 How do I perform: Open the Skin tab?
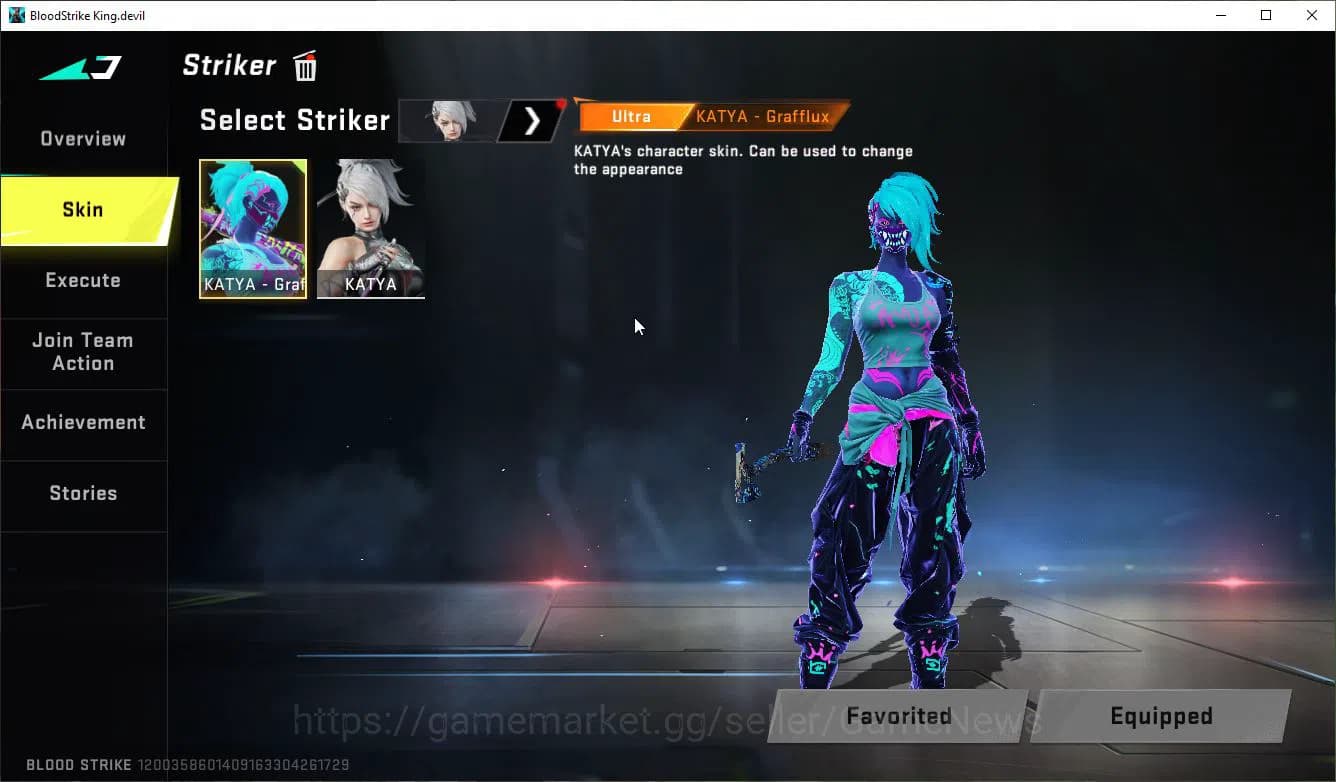tap(83, 210)
